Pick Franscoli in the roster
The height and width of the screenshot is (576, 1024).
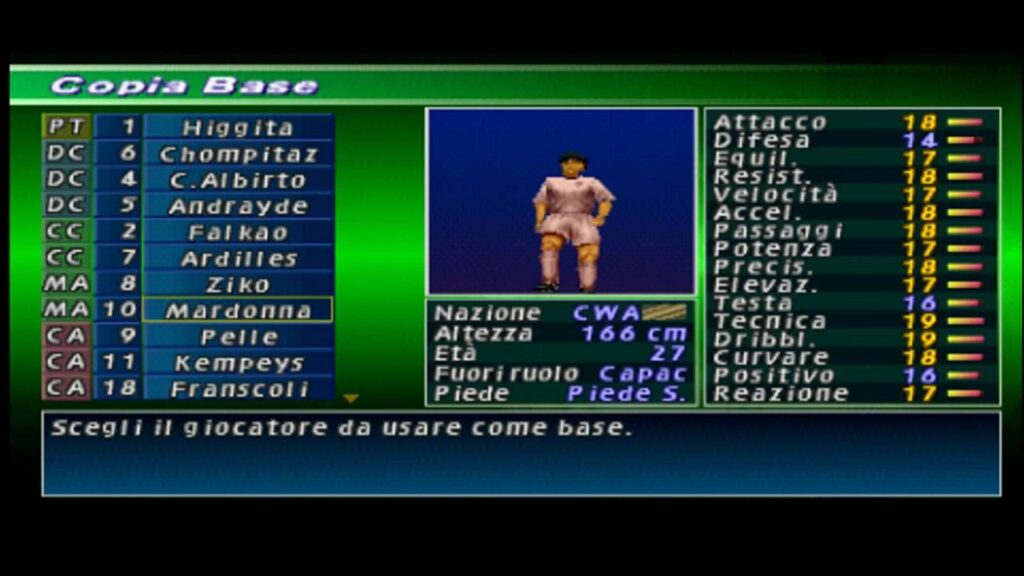tap(238, 389)
